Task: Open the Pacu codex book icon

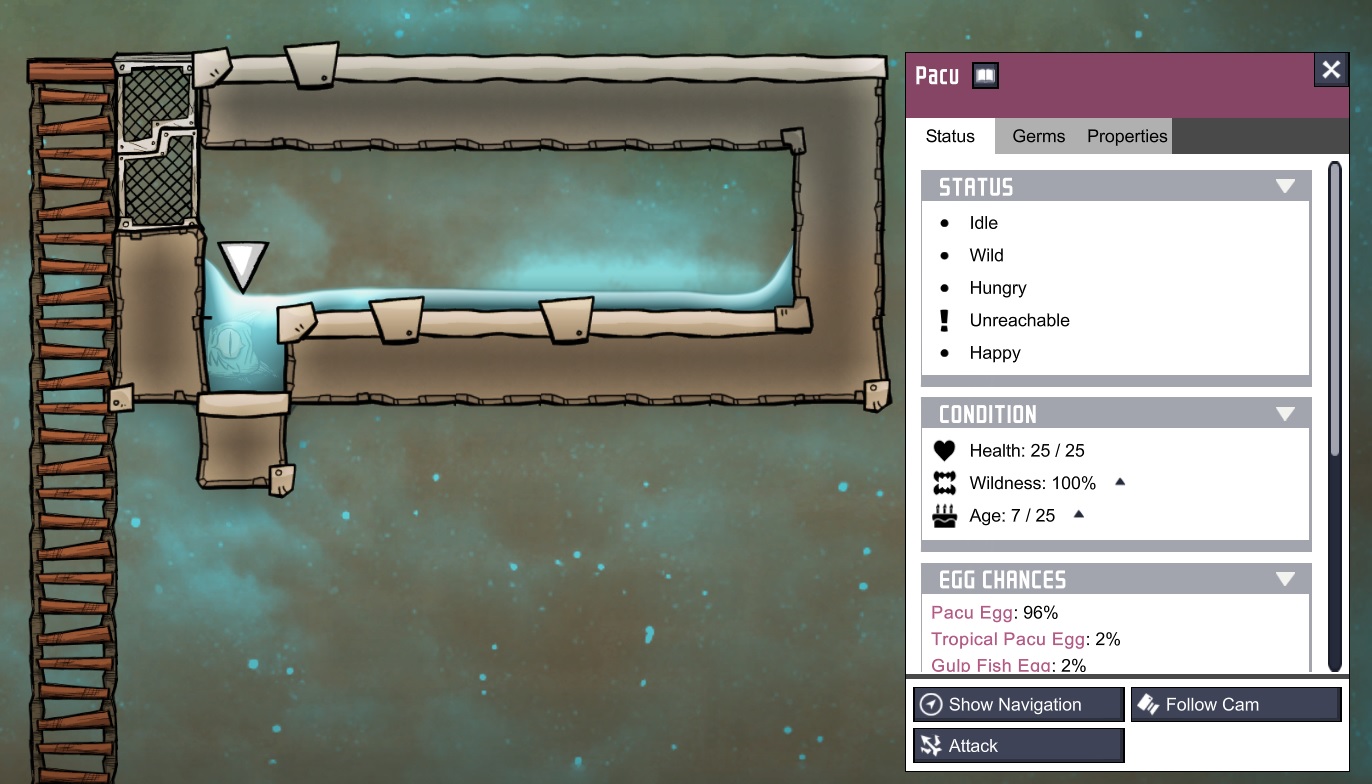Action: pos(985,75)
